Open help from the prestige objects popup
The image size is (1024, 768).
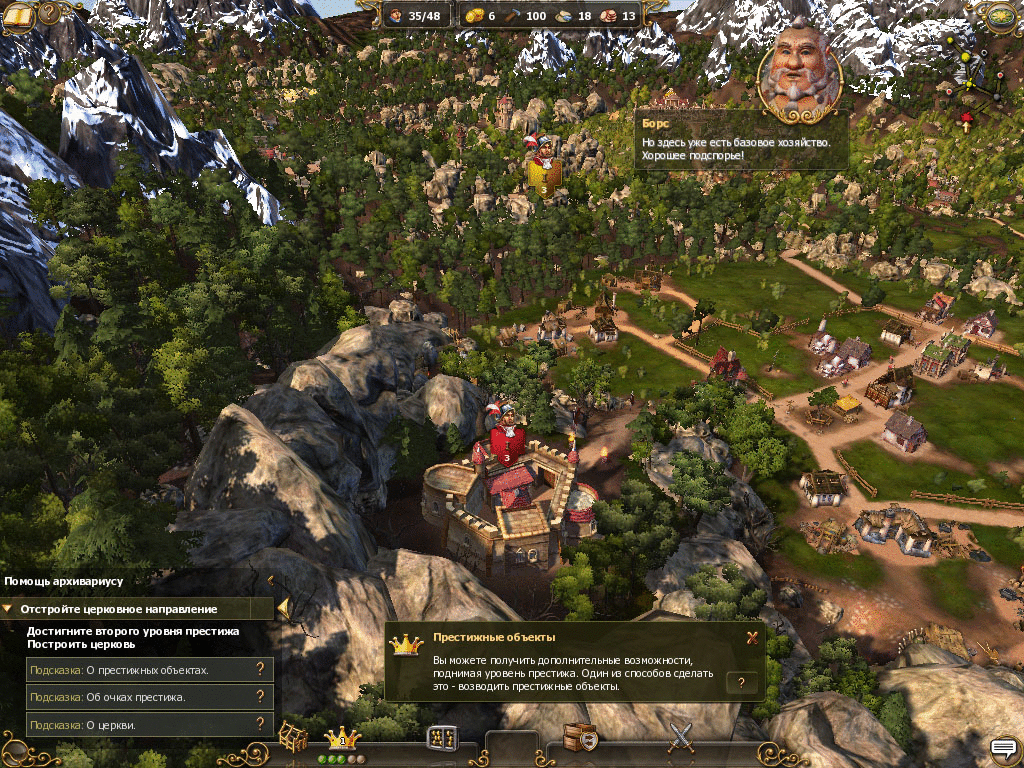click(x=741, y=682)
